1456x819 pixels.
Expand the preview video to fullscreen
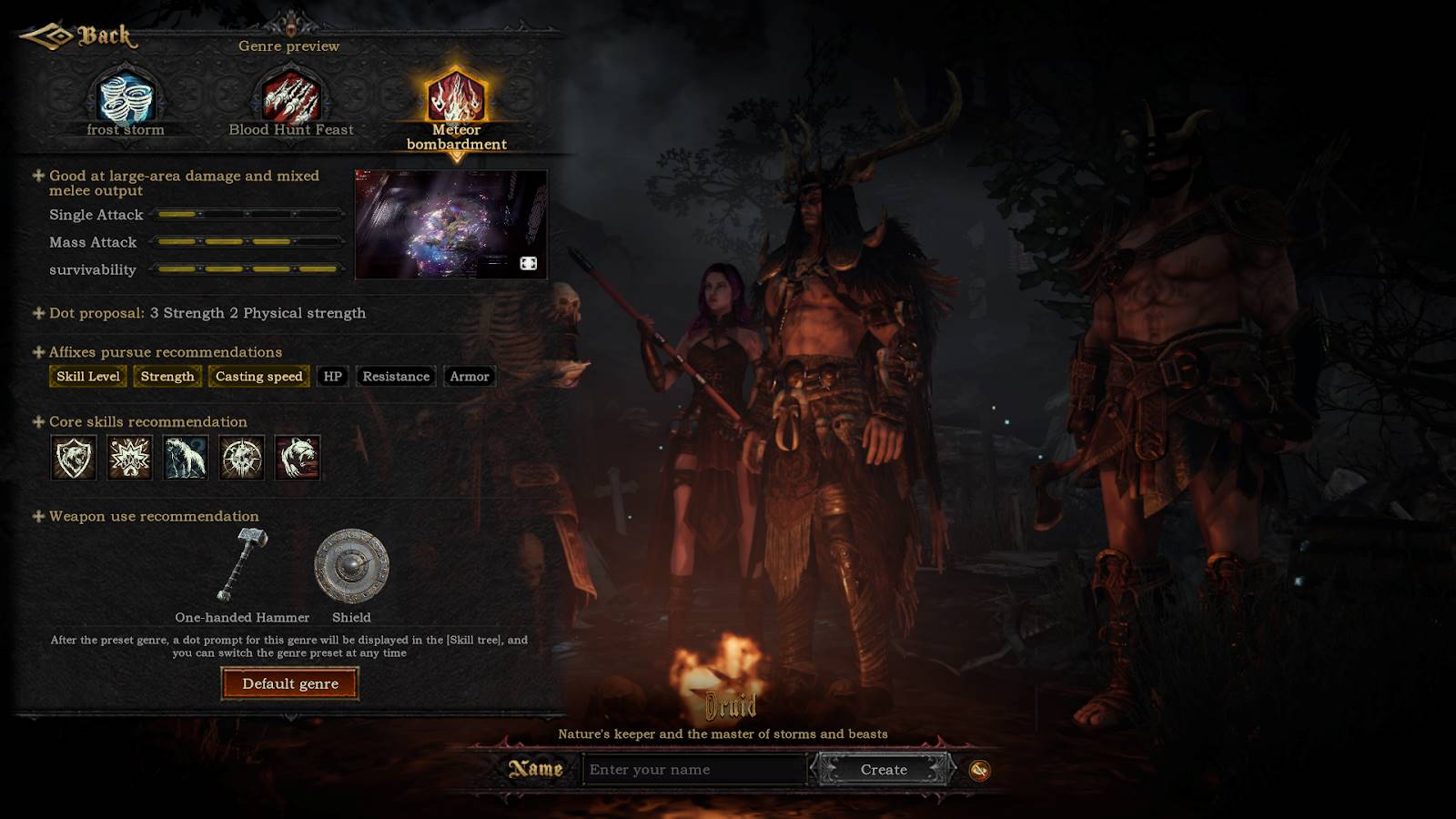528,263
